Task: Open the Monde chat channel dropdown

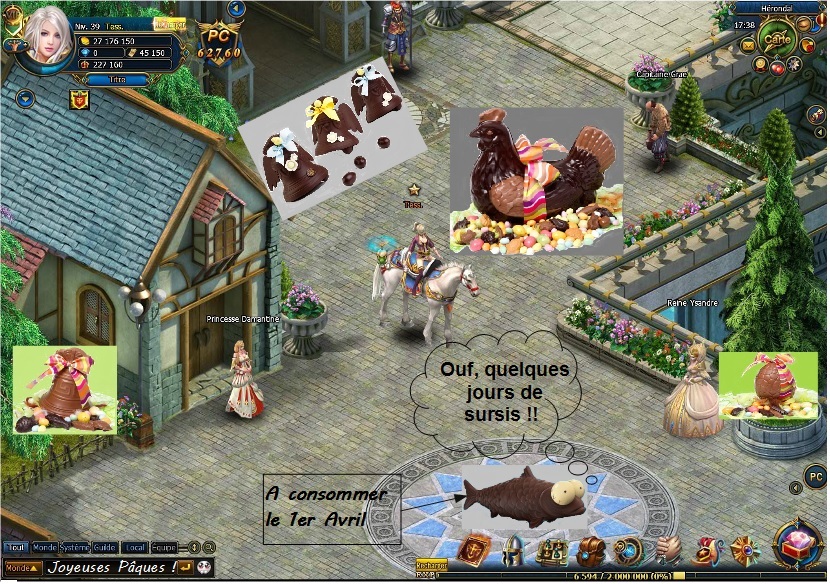Action: click(x=23, y=568)
